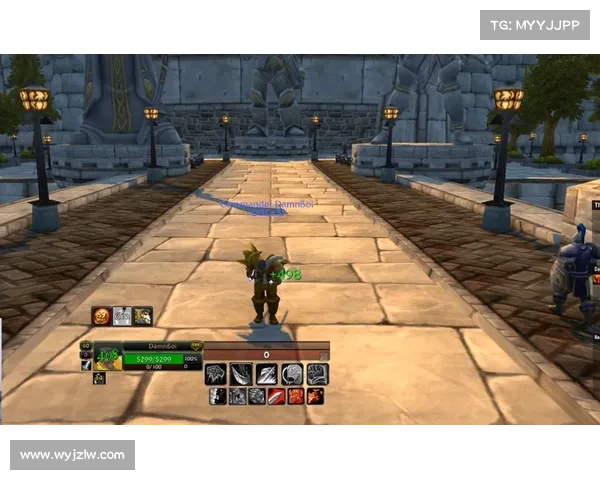
Task: Open the www.wyjzlw.com watermark link
Action: [x=72, y=455]
